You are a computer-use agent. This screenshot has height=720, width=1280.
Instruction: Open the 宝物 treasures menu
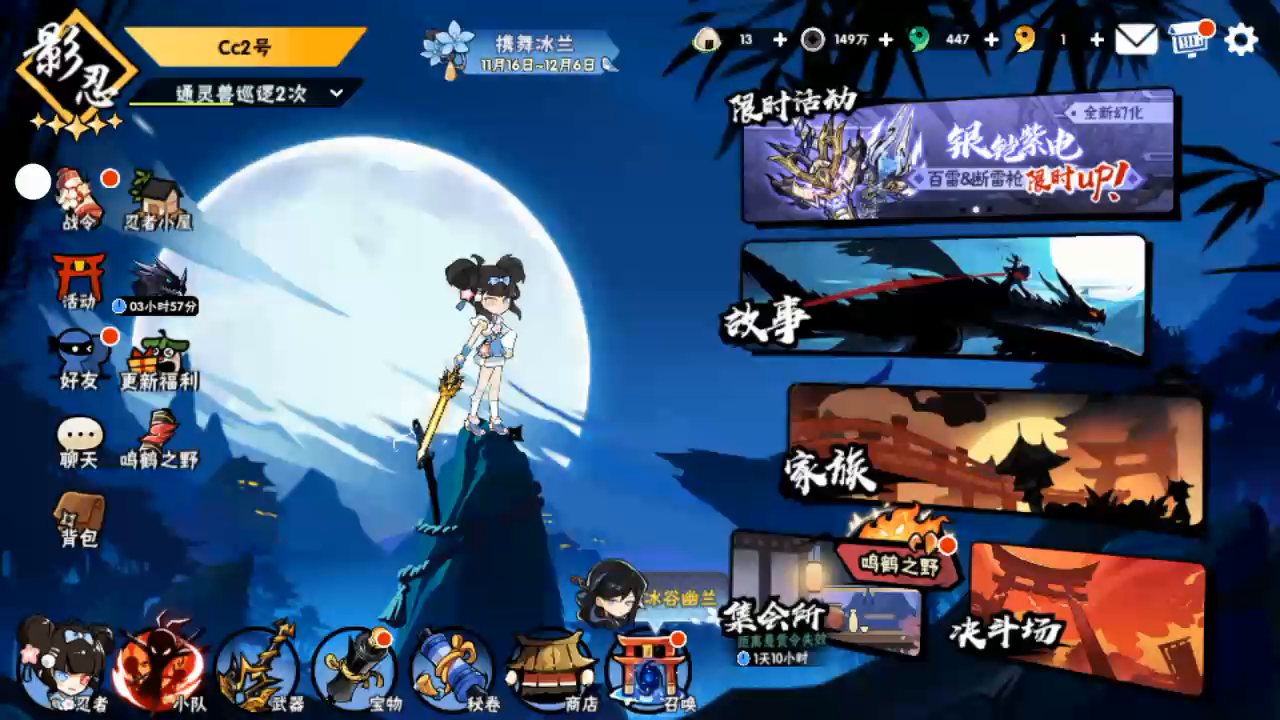tap(355, 667)
